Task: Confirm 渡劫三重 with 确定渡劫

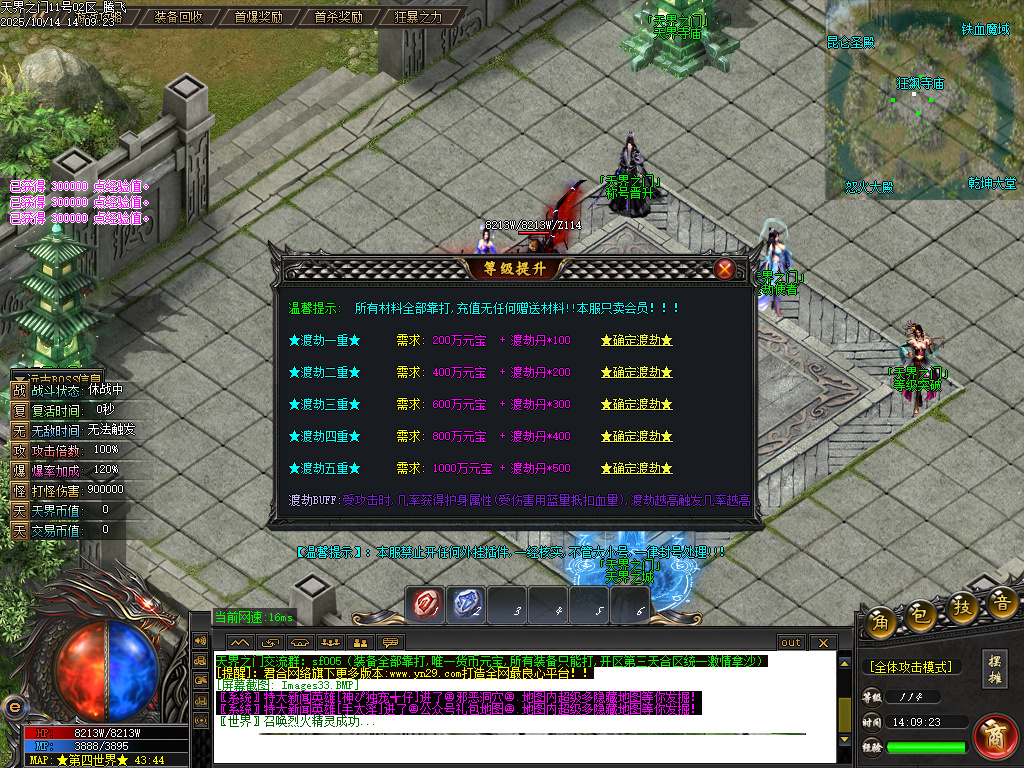Action: tap(636, 405)
